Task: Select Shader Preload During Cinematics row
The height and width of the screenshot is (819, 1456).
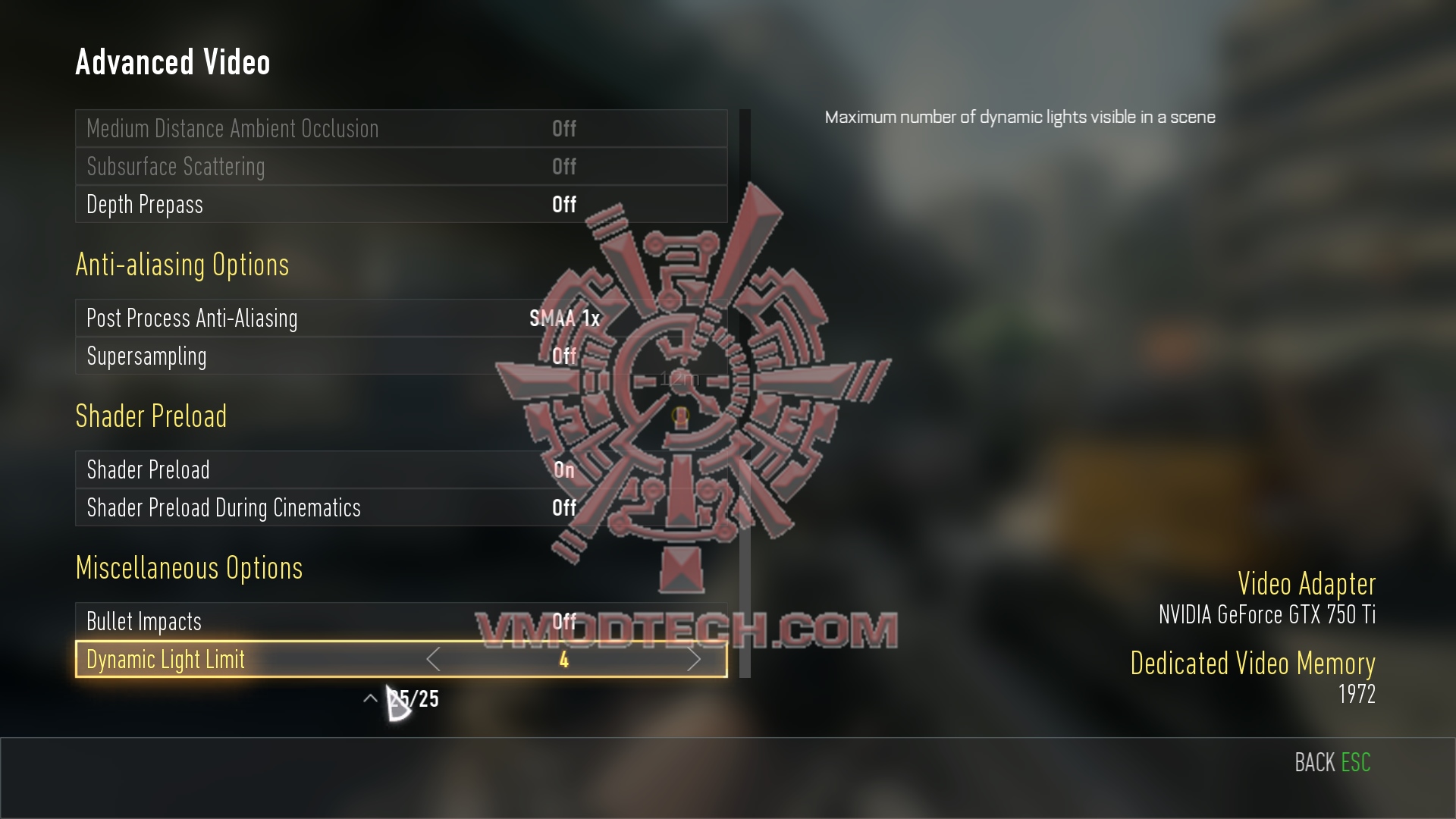Action: tap(400, 508)
